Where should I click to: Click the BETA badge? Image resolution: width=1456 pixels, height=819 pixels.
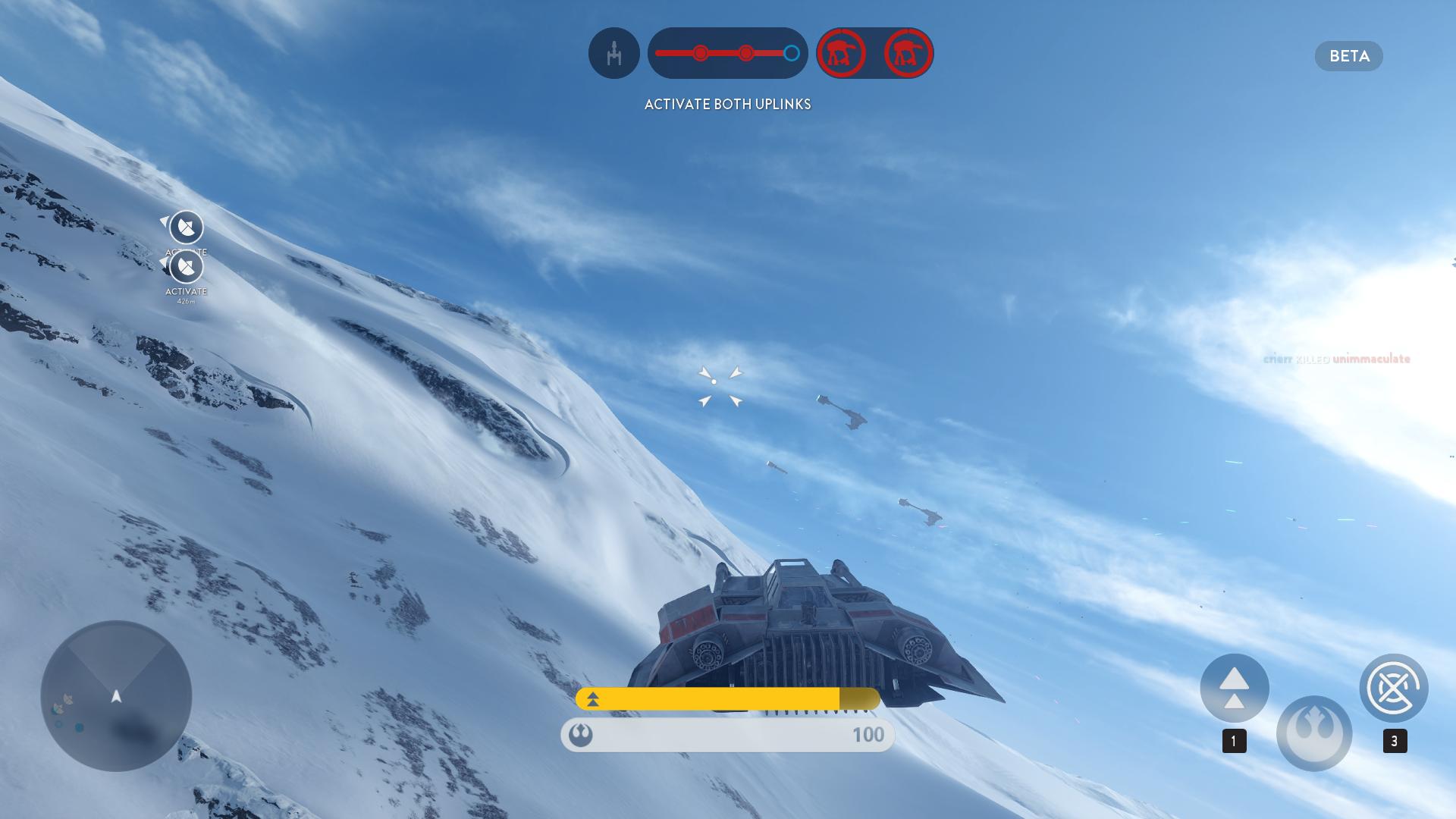pyautogui.click(x=1348, y=56)
